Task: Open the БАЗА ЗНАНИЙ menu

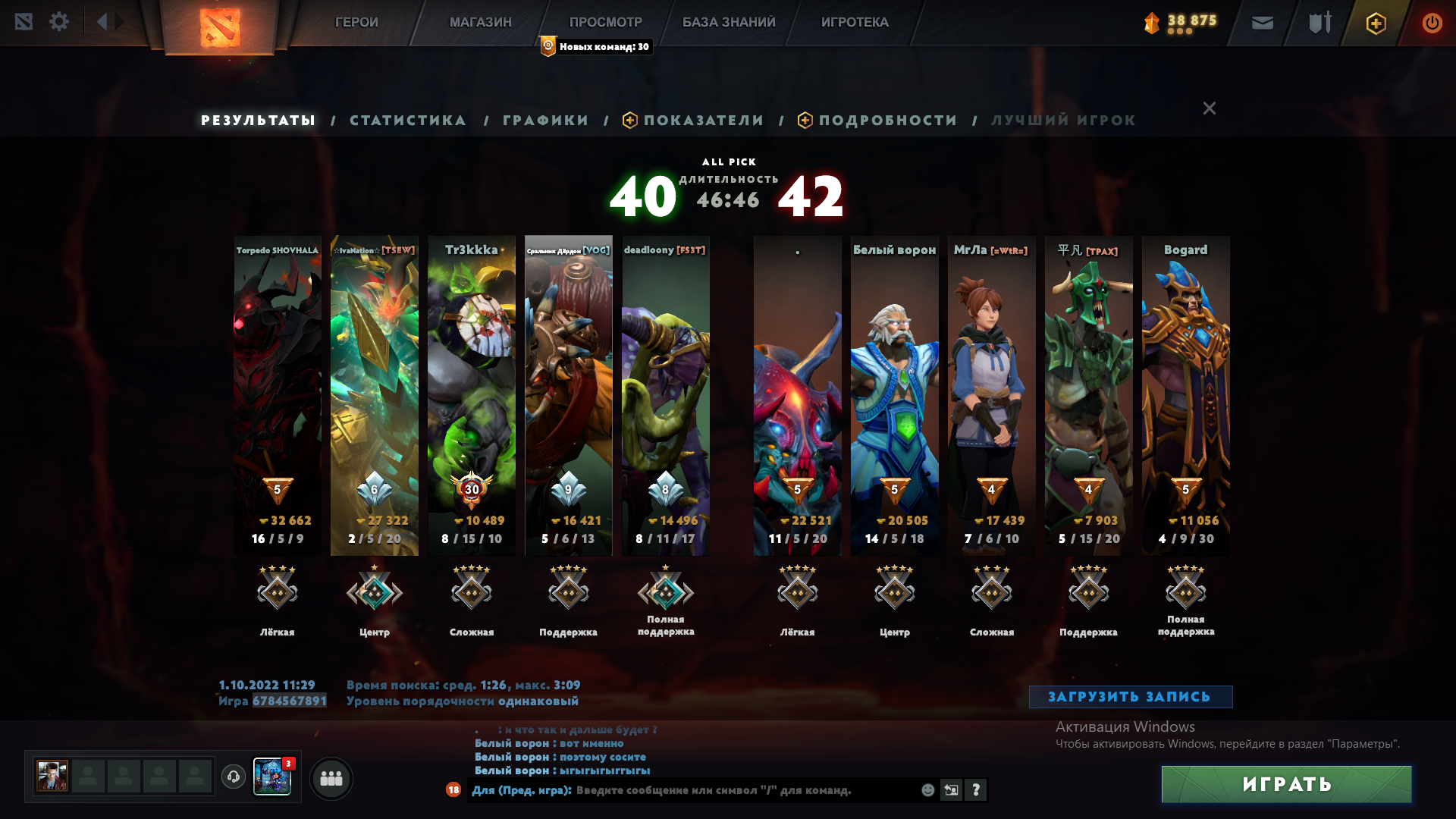Action: (x=727, y=22)
